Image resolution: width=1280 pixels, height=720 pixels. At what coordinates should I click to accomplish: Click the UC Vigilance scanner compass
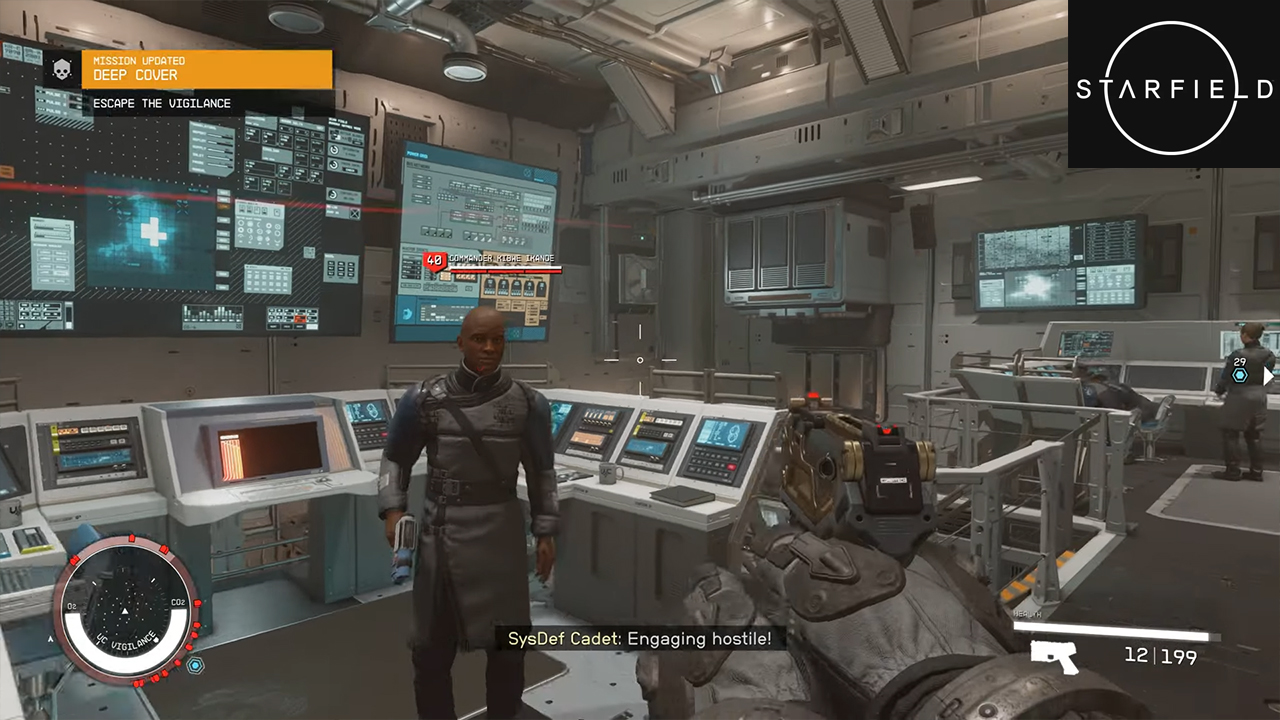pos(125,610)
